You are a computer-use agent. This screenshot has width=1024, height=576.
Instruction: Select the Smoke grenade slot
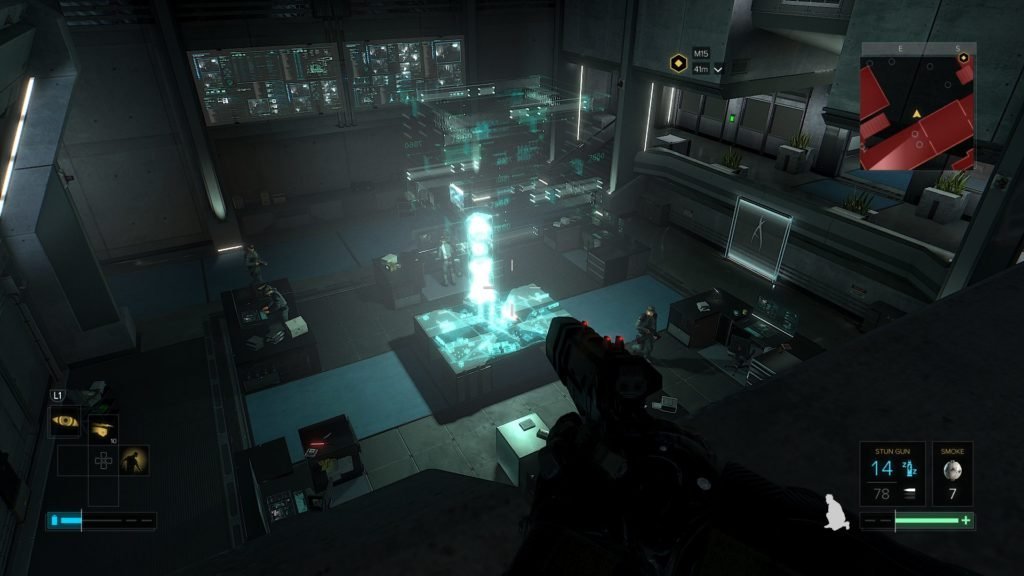pyautogui.click(x=952, y=473)
